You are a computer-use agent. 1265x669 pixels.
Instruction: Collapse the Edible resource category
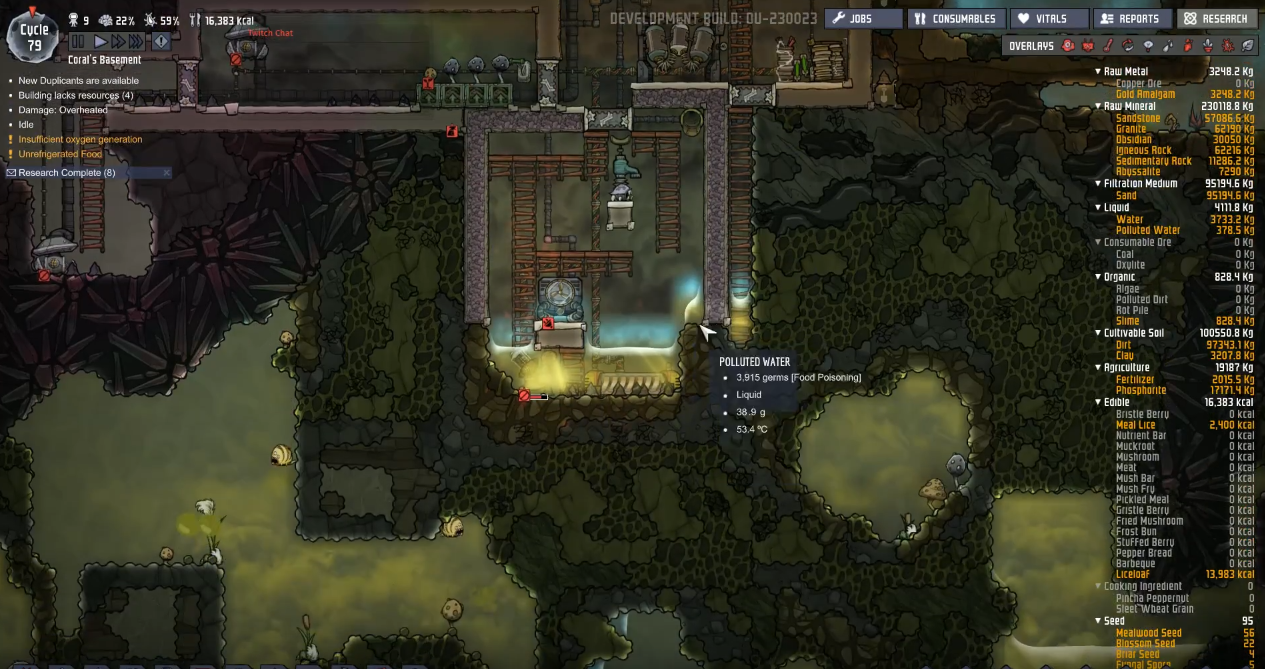point(1098,402)
